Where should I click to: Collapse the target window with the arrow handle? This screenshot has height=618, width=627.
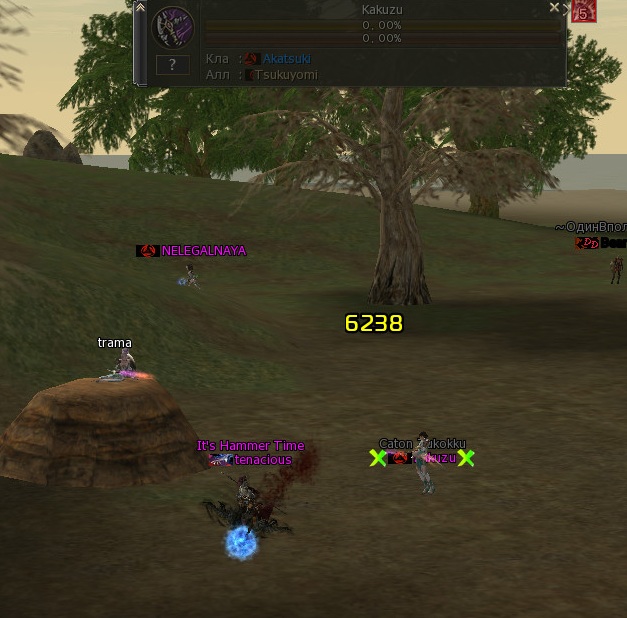click(x=140, y=8)
